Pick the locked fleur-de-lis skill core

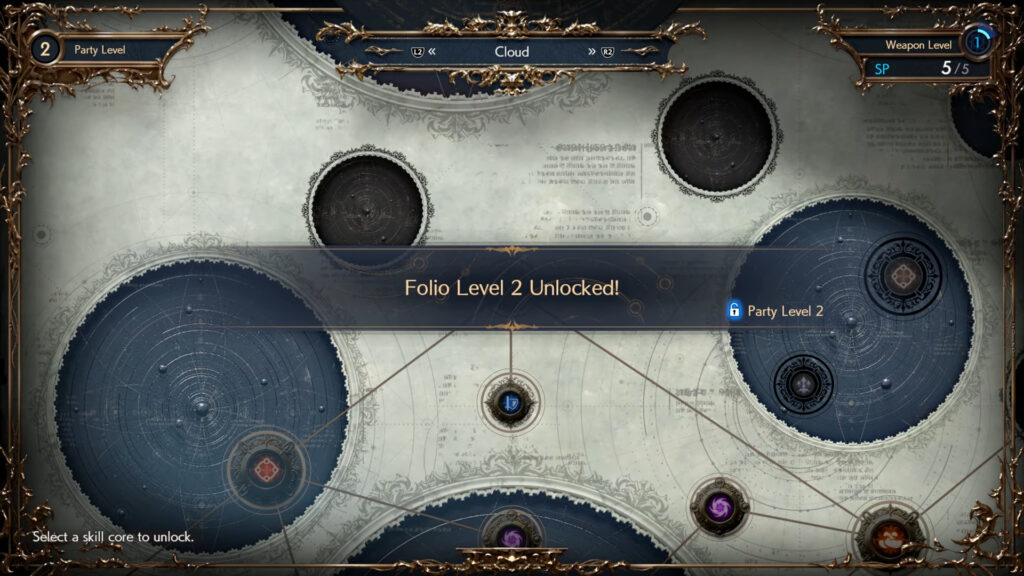[803, 382]
